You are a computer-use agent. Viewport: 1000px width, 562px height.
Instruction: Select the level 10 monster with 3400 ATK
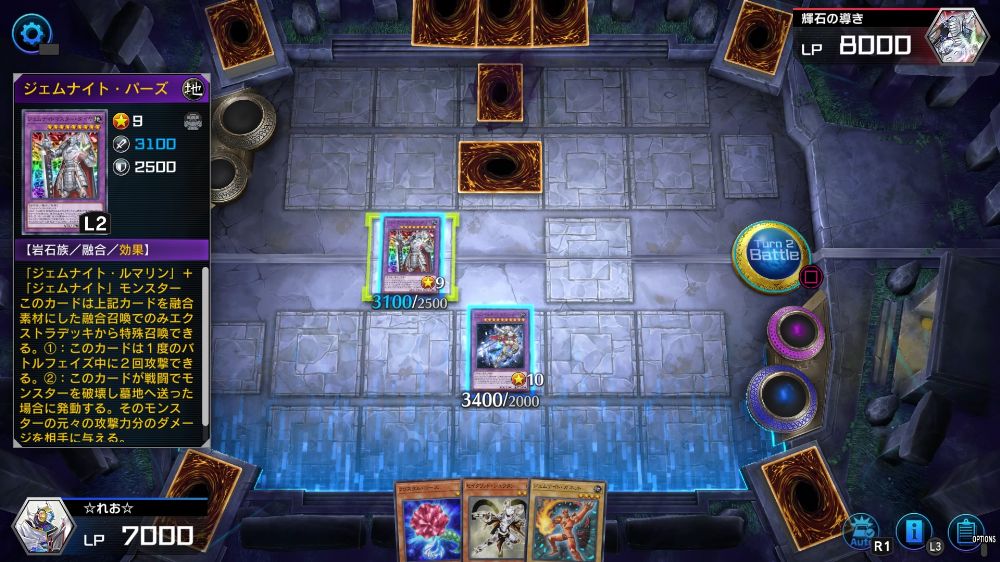(x=500, y=352)
